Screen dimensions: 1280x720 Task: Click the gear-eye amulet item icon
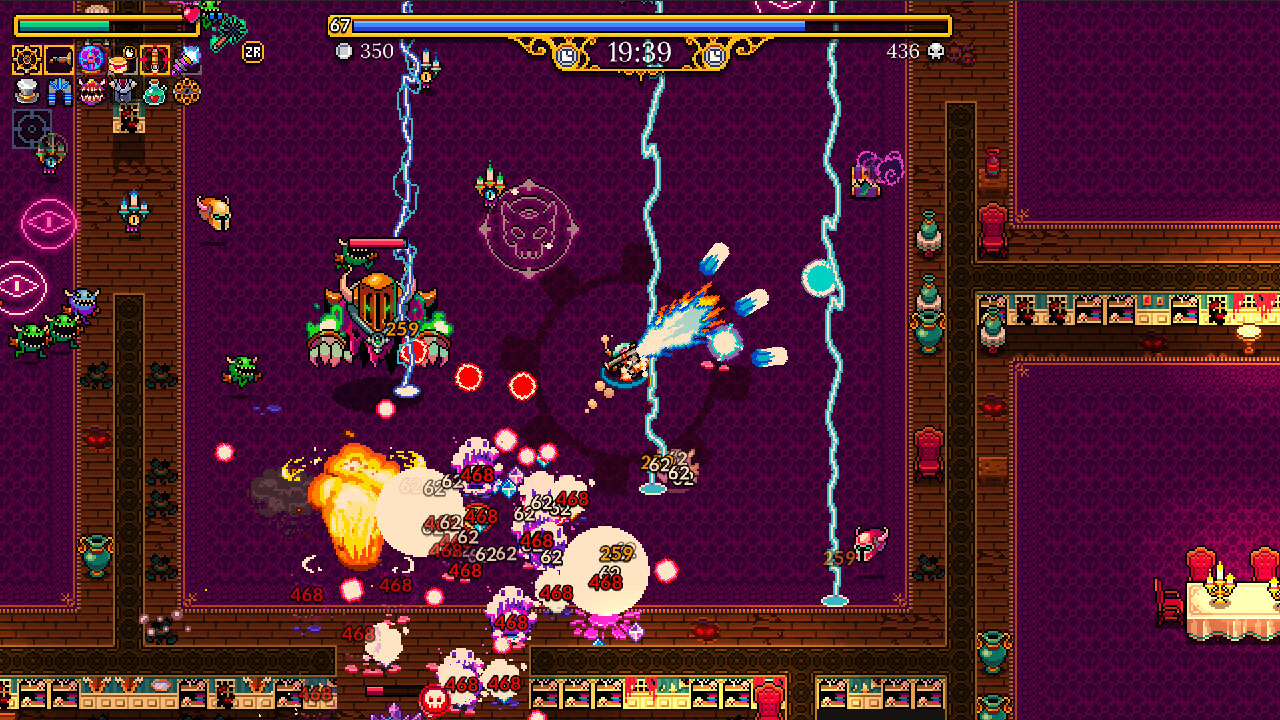(188, 90)
